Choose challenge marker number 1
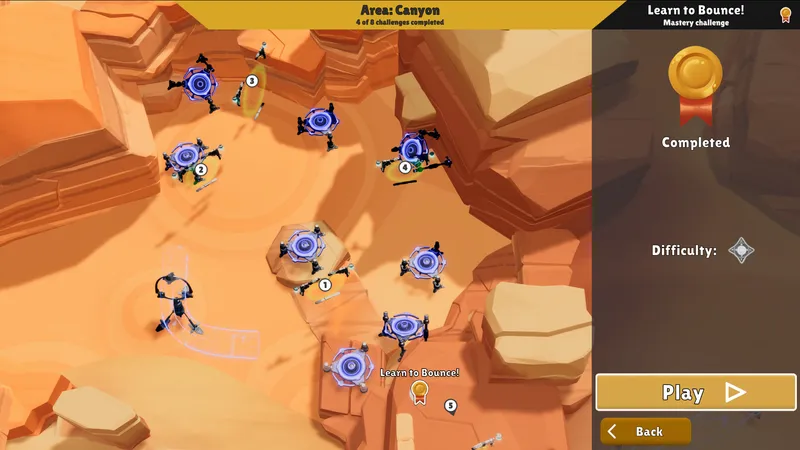Viewport: 800px width, 450px height. 325,285
